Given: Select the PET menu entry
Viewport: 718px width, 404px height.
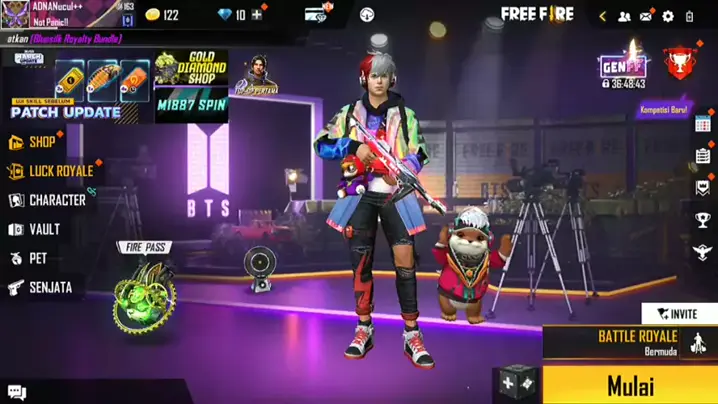Looking at the screenshot, I should coord(36,258).
